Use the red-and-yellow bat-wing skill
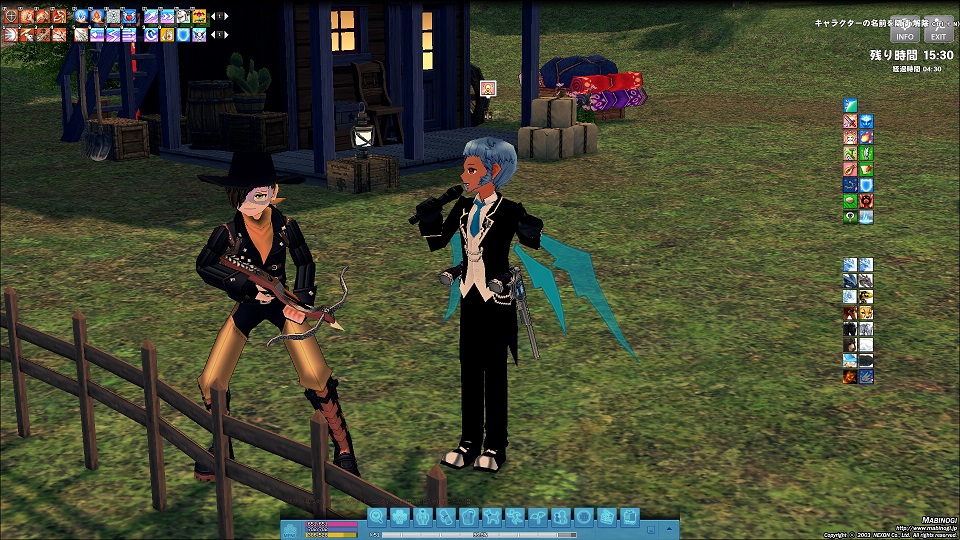The image size is (960, 540). [200, 16]
